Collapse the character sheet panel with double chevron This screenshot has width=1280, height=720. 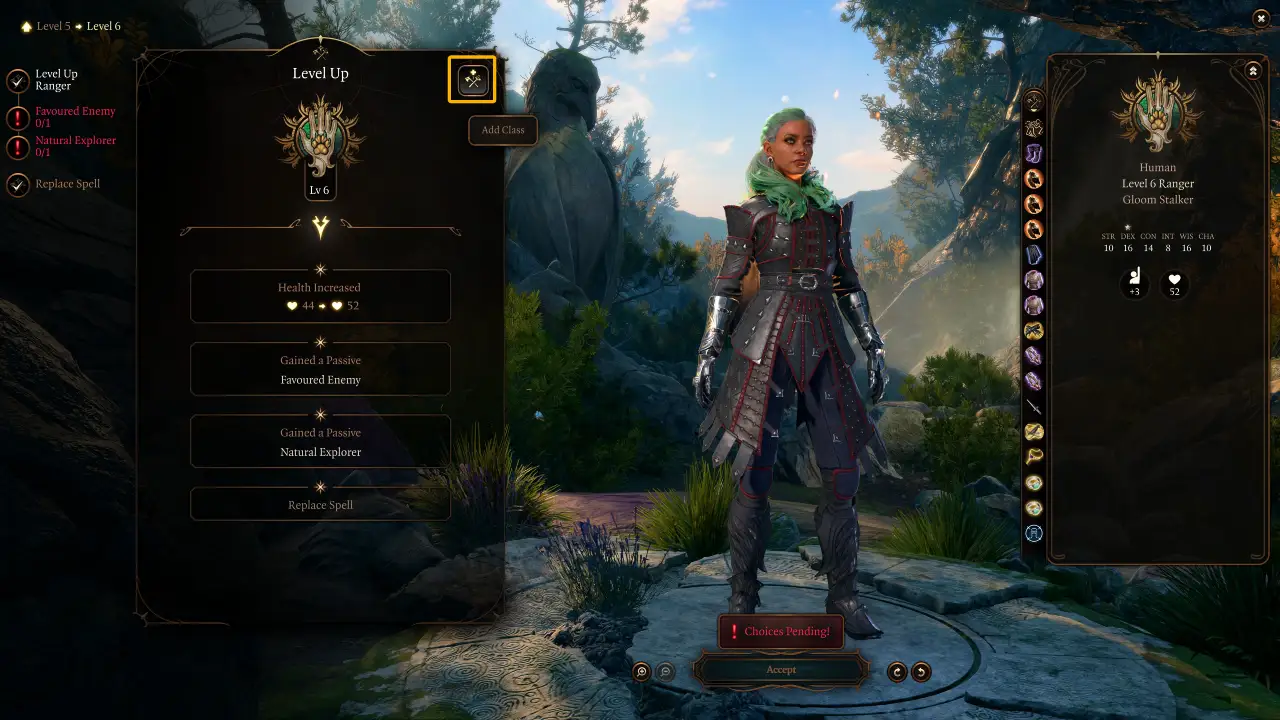pyautogui.click(x=1252, y=70)
